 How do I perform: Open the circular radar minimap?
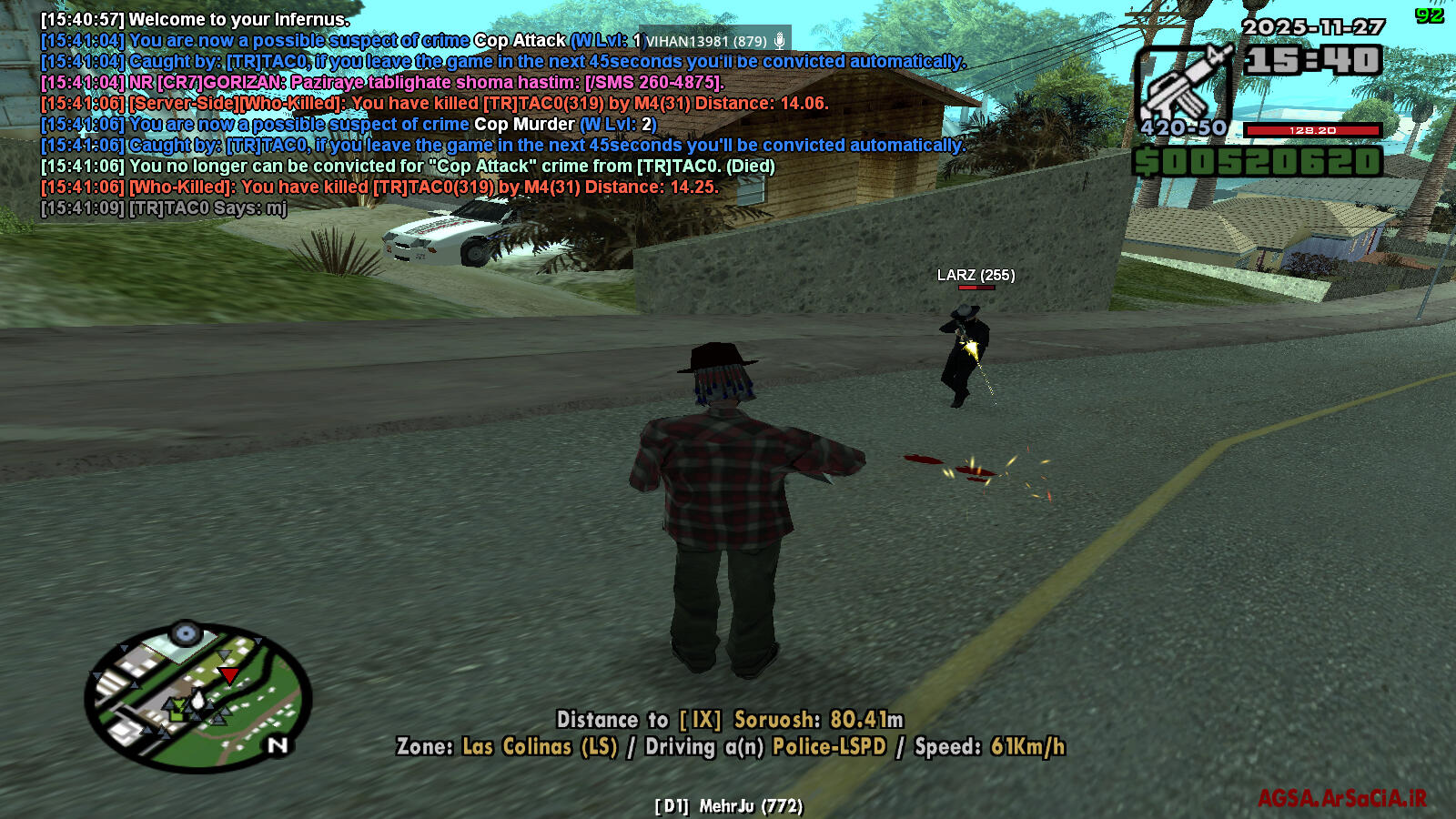[x=197, y=697]
